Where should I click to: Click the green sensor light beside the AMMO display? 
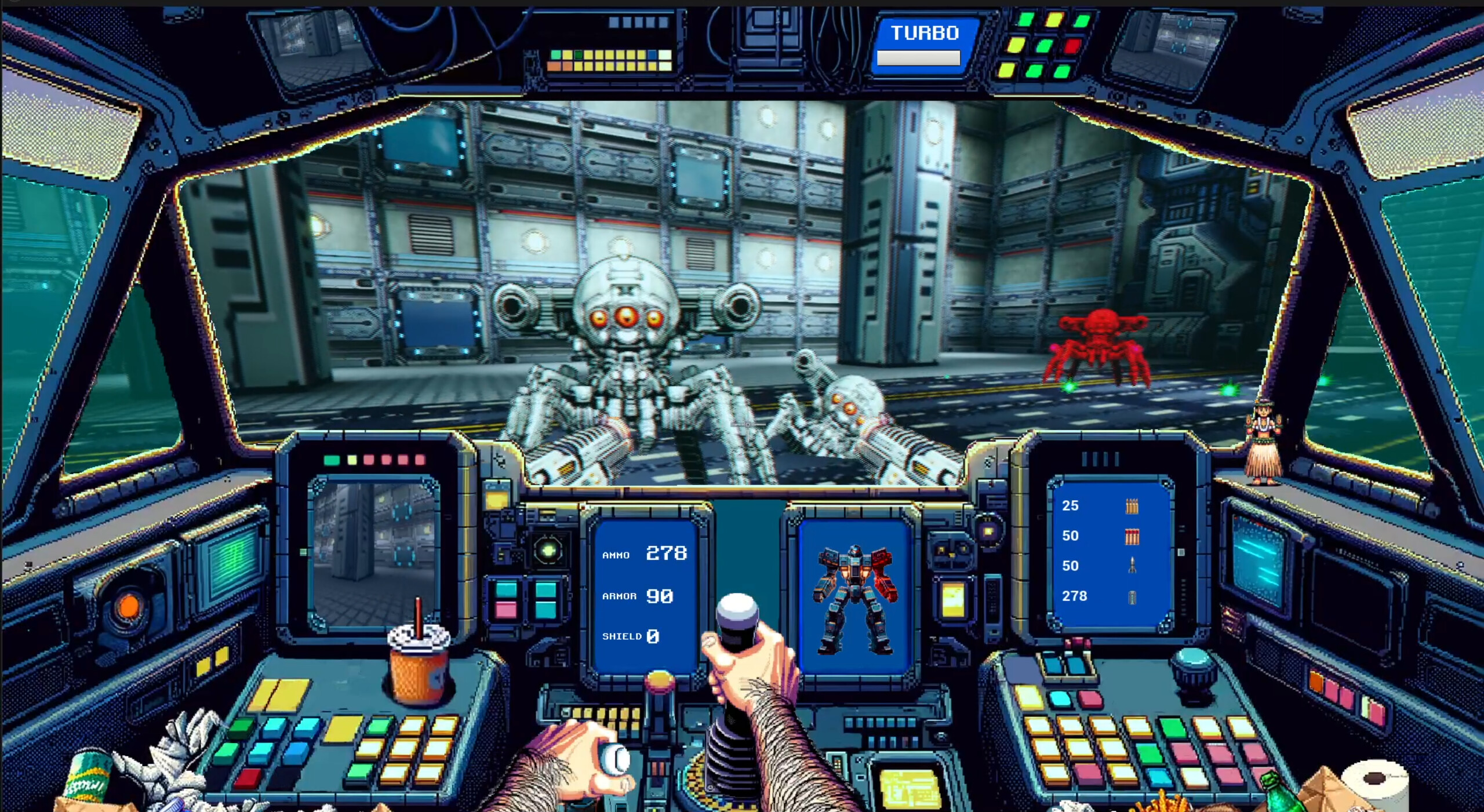[548, 549]
